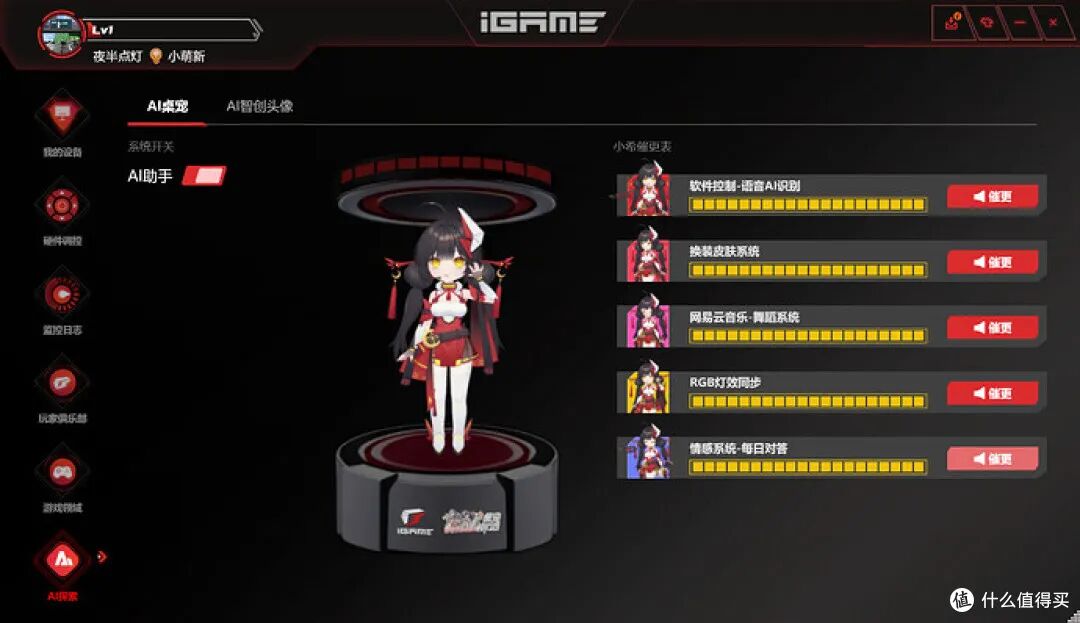Toggle the AI助手 switch
1080x623 pixels.
pos(204,176)
